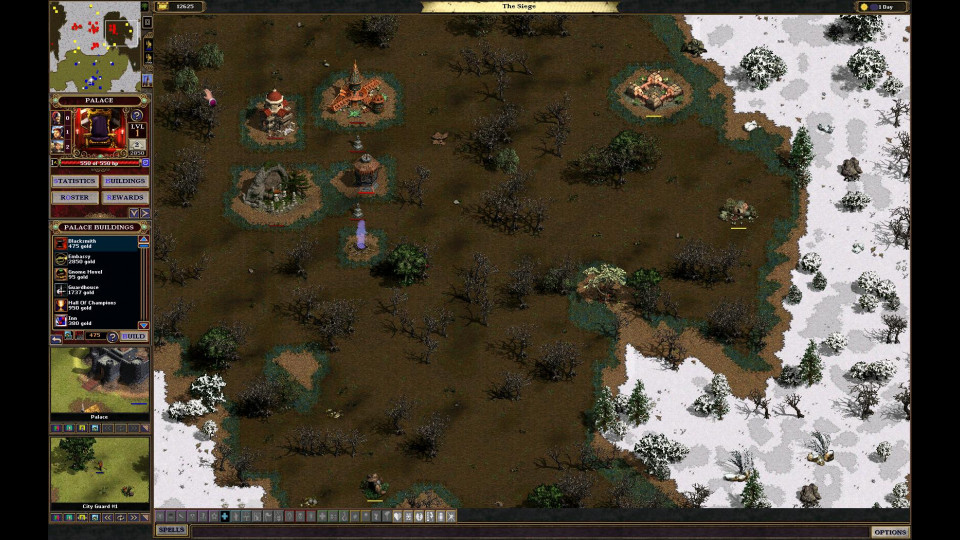Open the Options menu
This screenshot has height=540, width=960.
pyautogui.click(x=889, y=532)
